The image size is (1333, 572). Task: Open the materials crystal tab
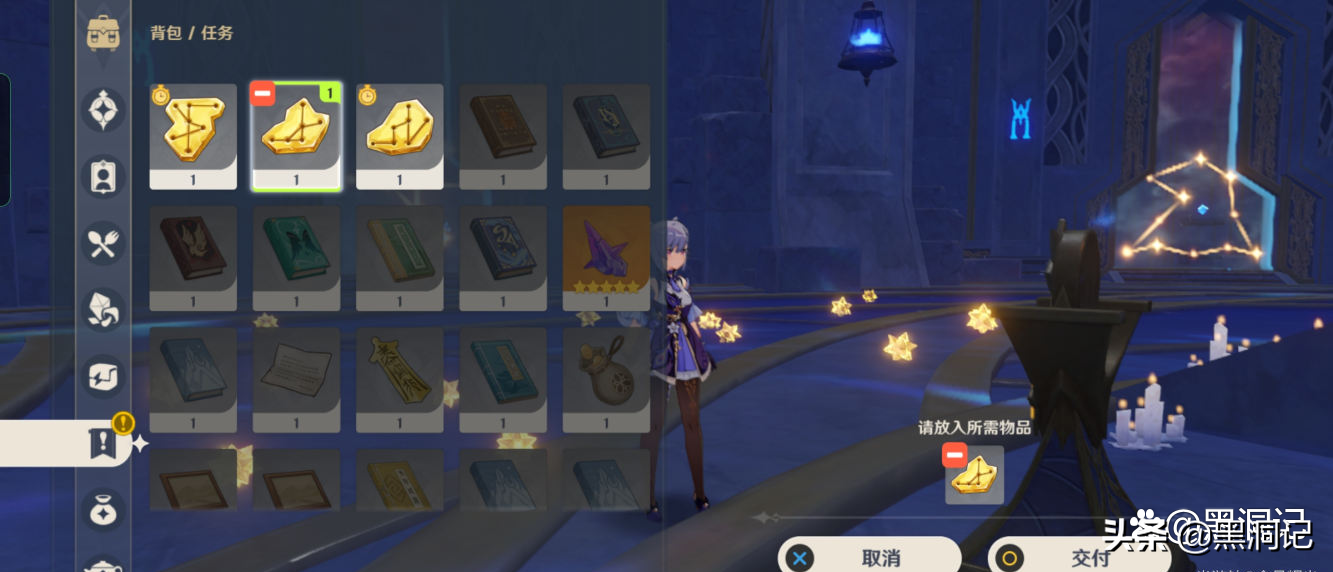(104, 310)
